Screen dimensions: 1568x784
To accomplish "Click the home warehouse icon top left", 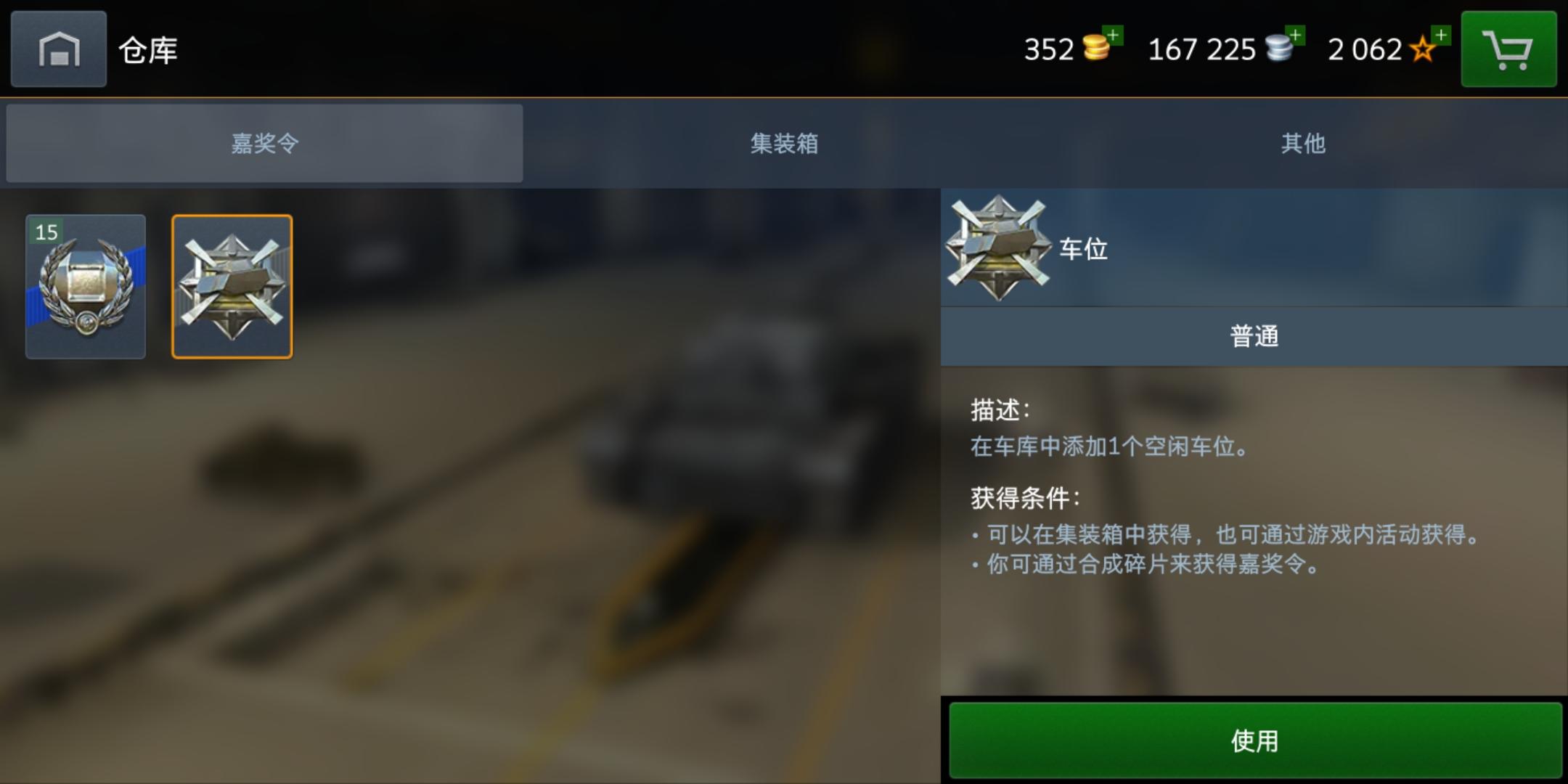I will coord(58,49).
